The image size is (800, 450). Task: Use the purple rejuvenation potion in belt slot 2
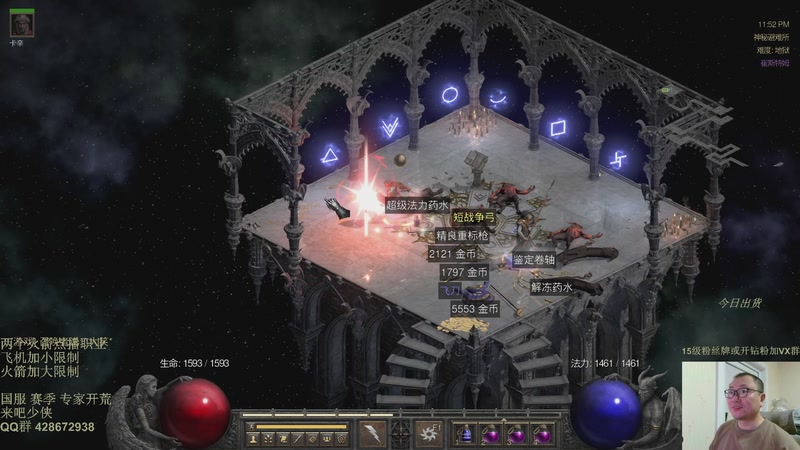pos(491,435)
